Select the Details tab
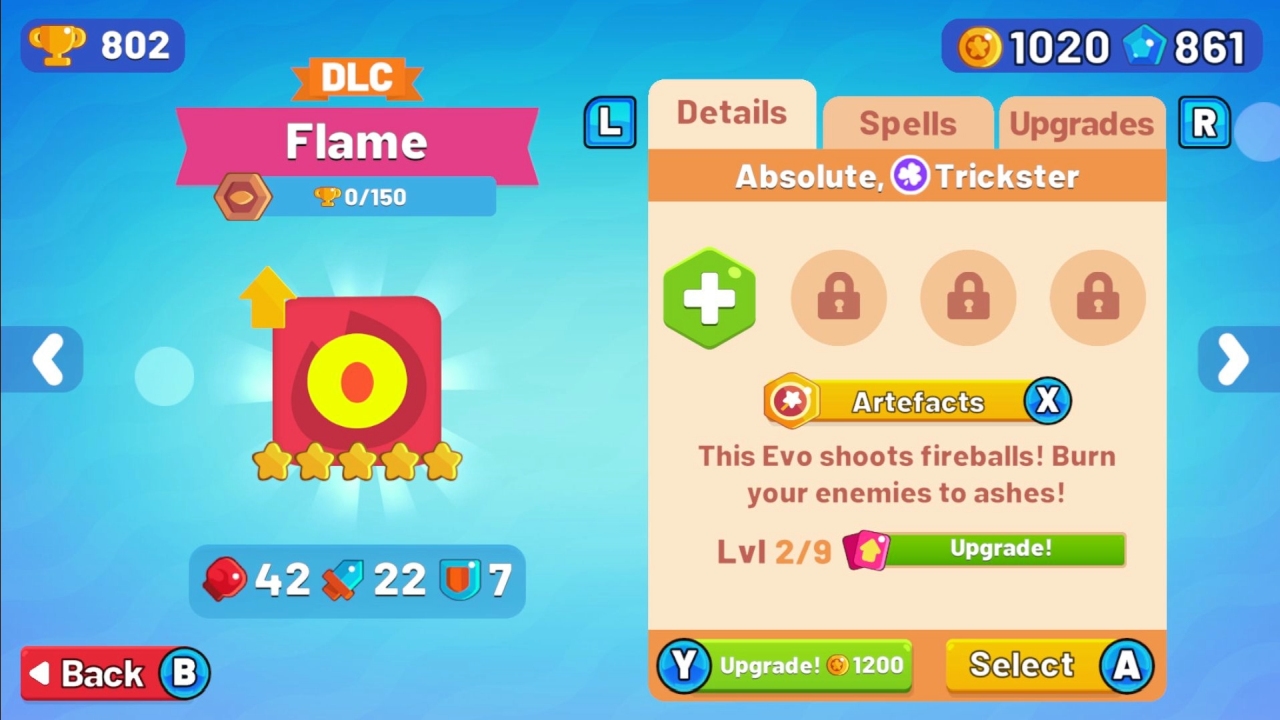 [x=732, y=112]
